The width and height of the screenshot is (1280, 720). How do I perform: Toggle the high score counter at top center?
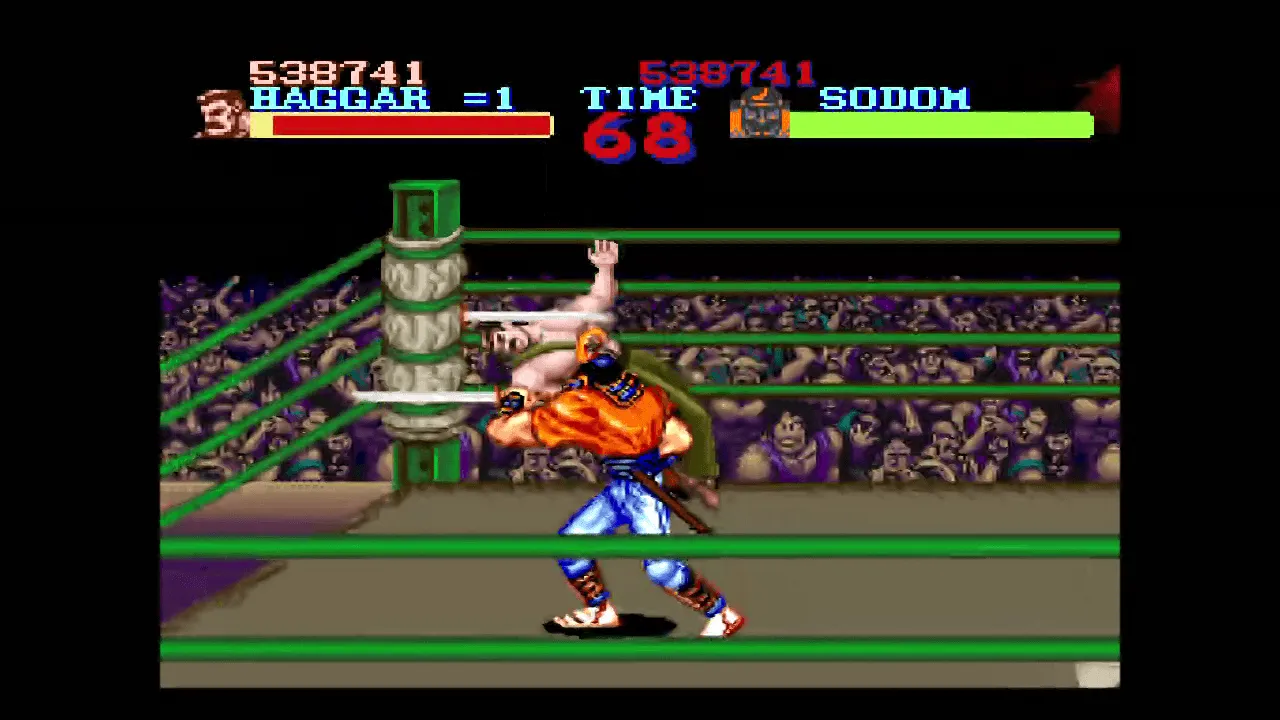(725, 70)
